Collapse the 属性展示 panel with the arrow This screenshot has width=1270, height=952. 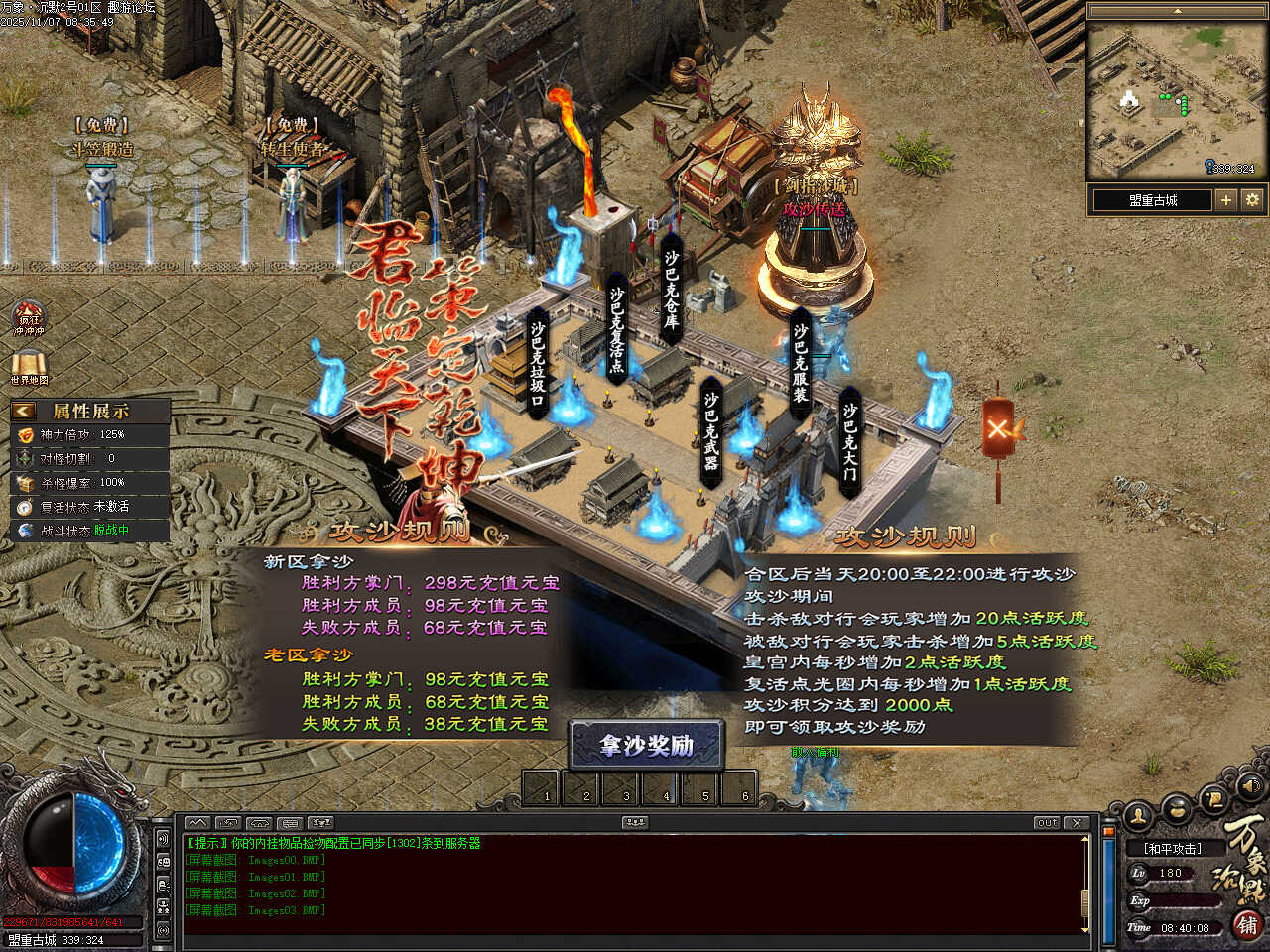[x=24, y=411]
